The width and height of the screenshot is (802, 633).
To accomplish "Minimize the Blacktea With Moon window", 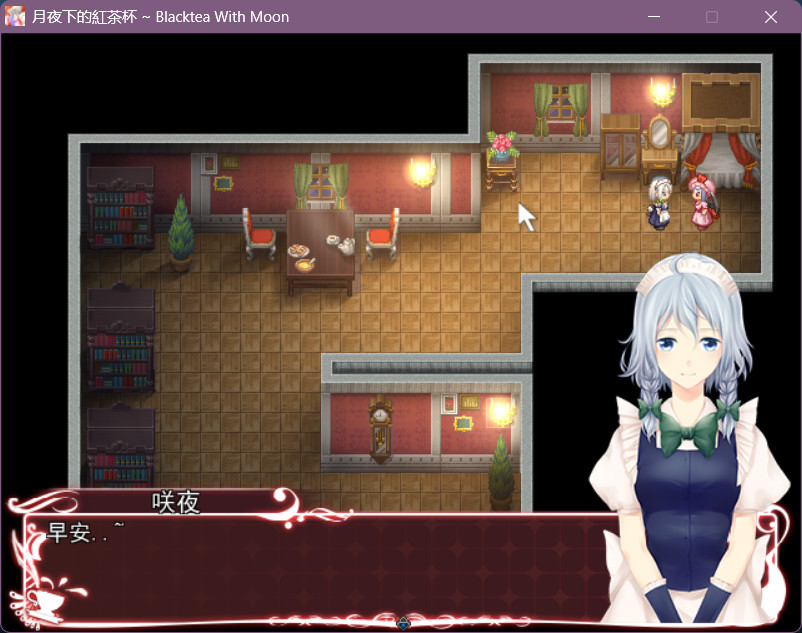I will coord(654,17).
